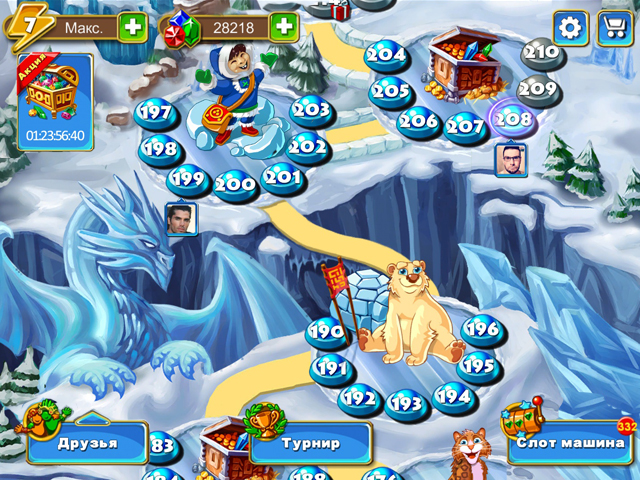
Task: Select level 208 on the map
Action: (513, 118)
